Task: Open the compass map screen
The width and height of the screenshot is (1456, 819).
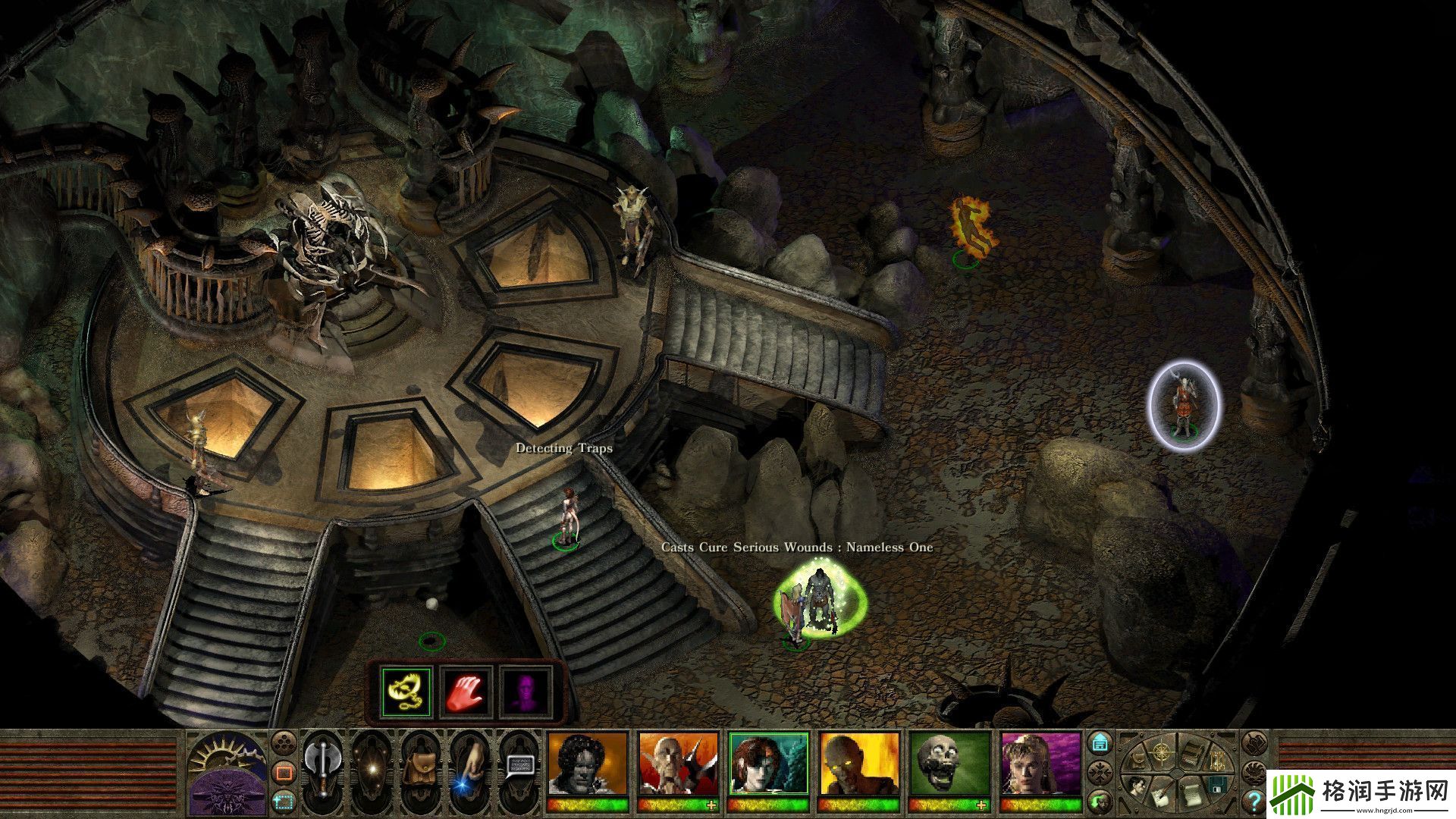Action: click(x=1161, y=753)
